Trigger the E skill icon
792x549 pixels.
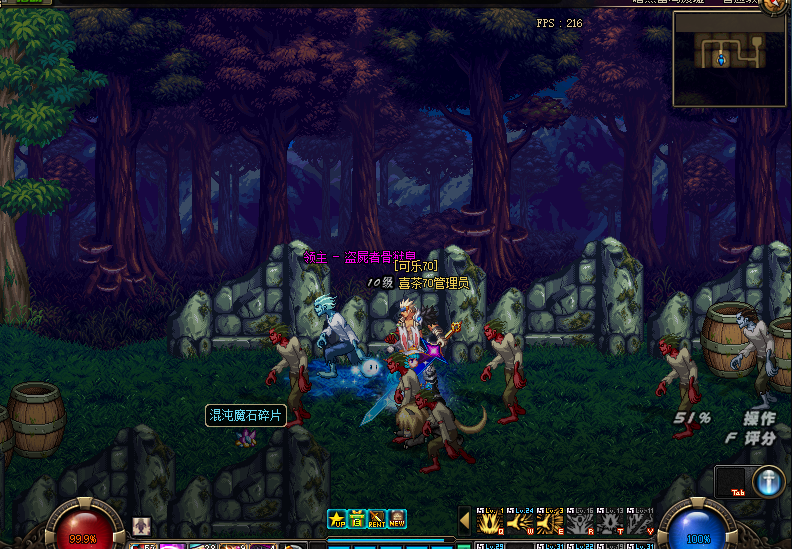[x=549, y=520]
